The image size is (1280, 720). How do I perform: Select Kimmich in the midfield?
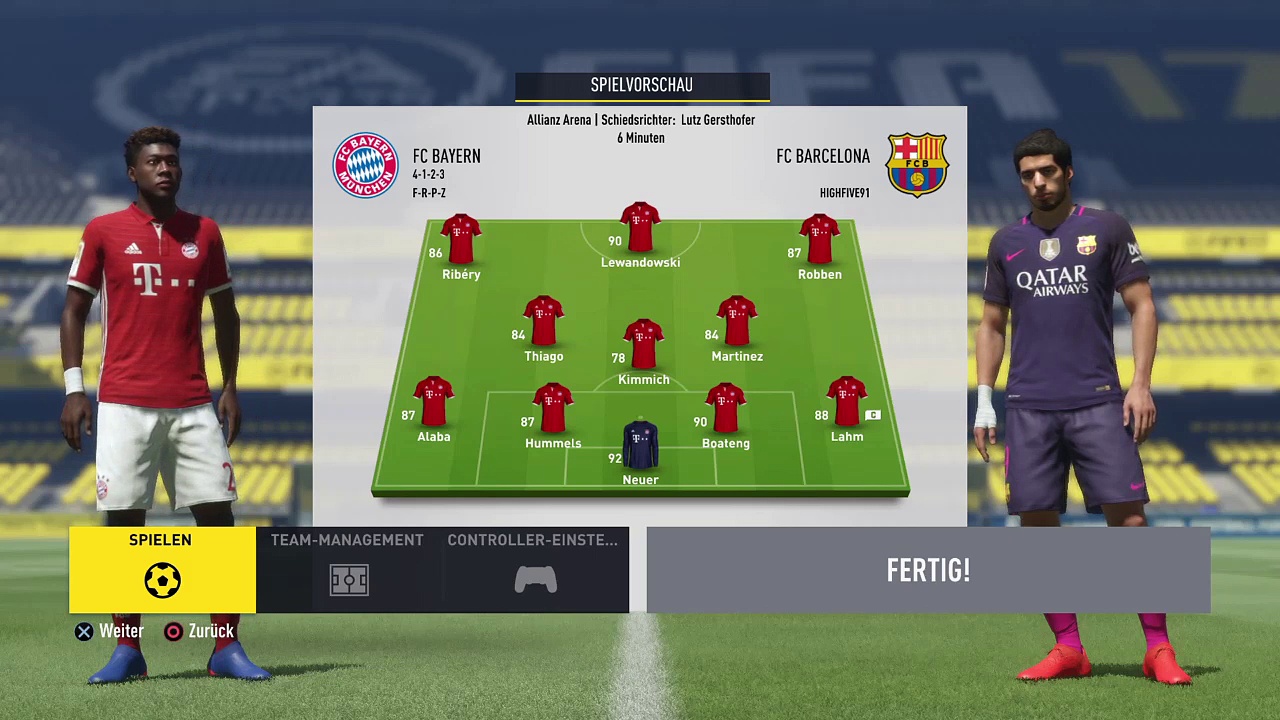click(643, 346)
